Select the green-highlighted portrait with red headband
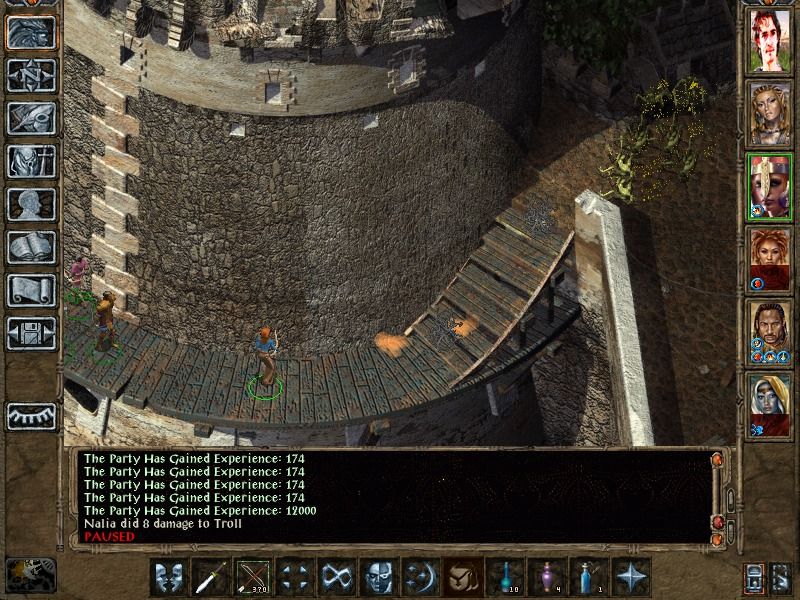The height and width of the screenshot is (600, 800). pos(771,187)
